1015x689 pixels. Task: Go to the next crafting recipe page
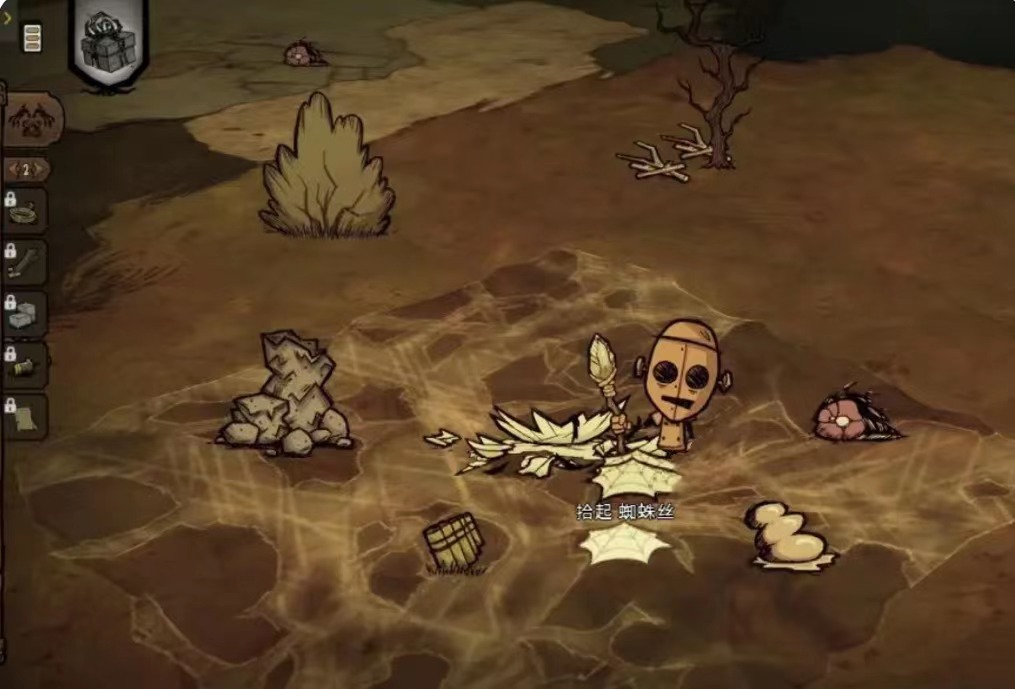pyautogui.click(x=42, y=170)
